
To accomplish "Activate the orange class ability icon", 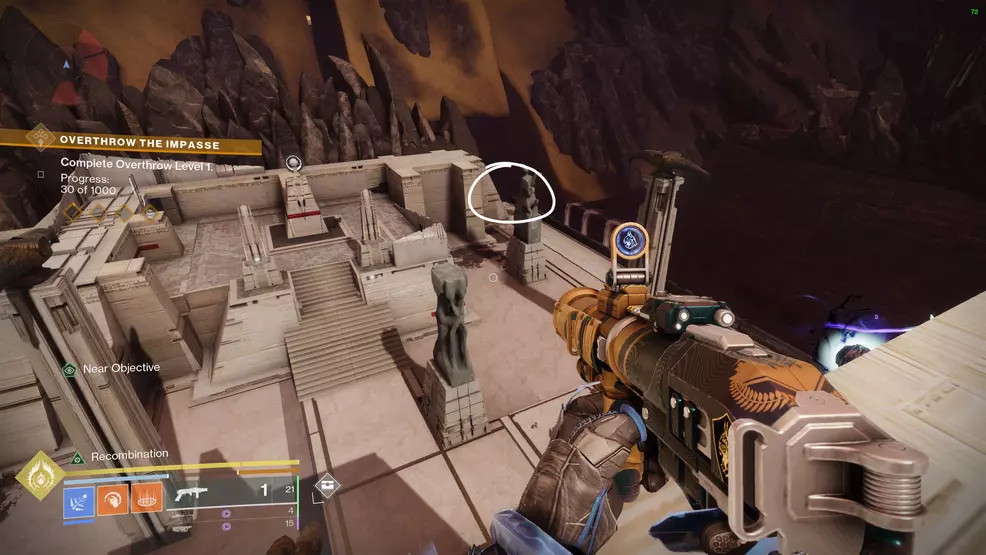I will coord(146,500).
